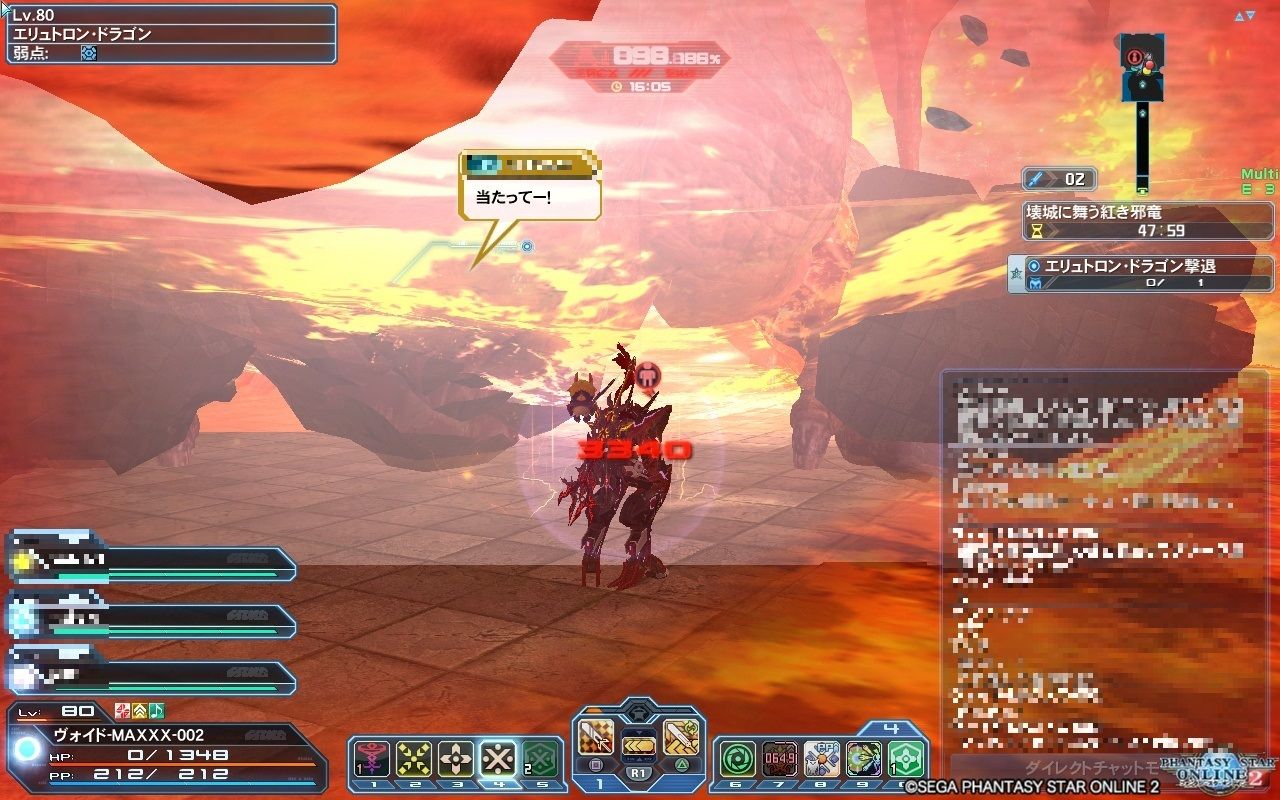The height and width of the screenshot is (800, 1280).
Task: Click the shifta buff icon above the character name
Action: pos(122,710)
